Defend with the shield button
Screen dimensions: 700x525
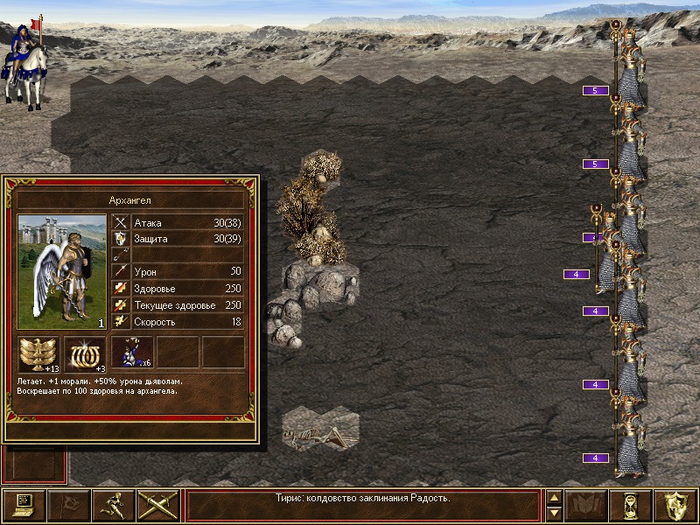click(x=677, y=505)
